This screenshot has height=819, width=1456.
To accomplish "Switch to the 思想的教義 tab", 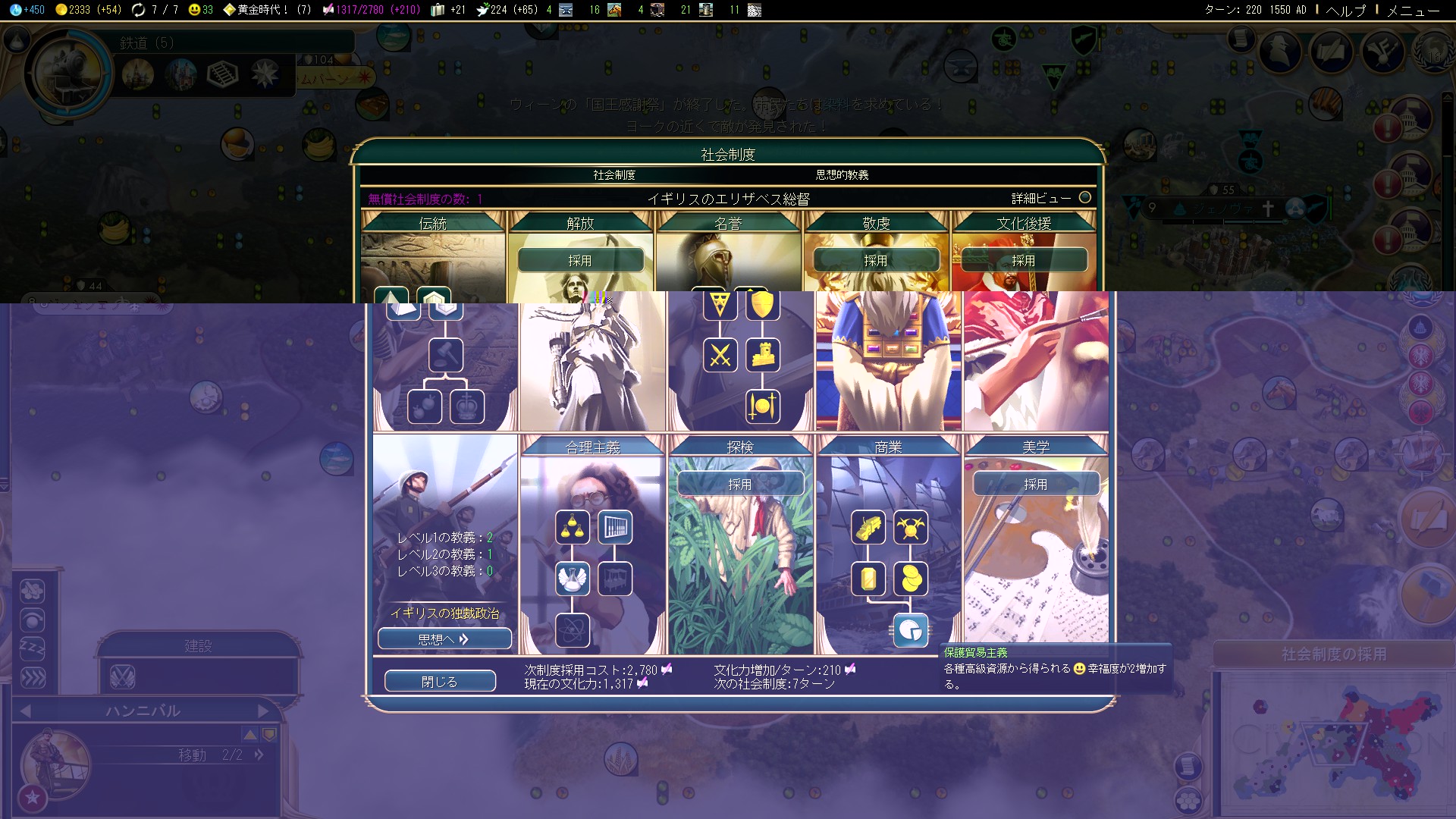I will point(842,175).
